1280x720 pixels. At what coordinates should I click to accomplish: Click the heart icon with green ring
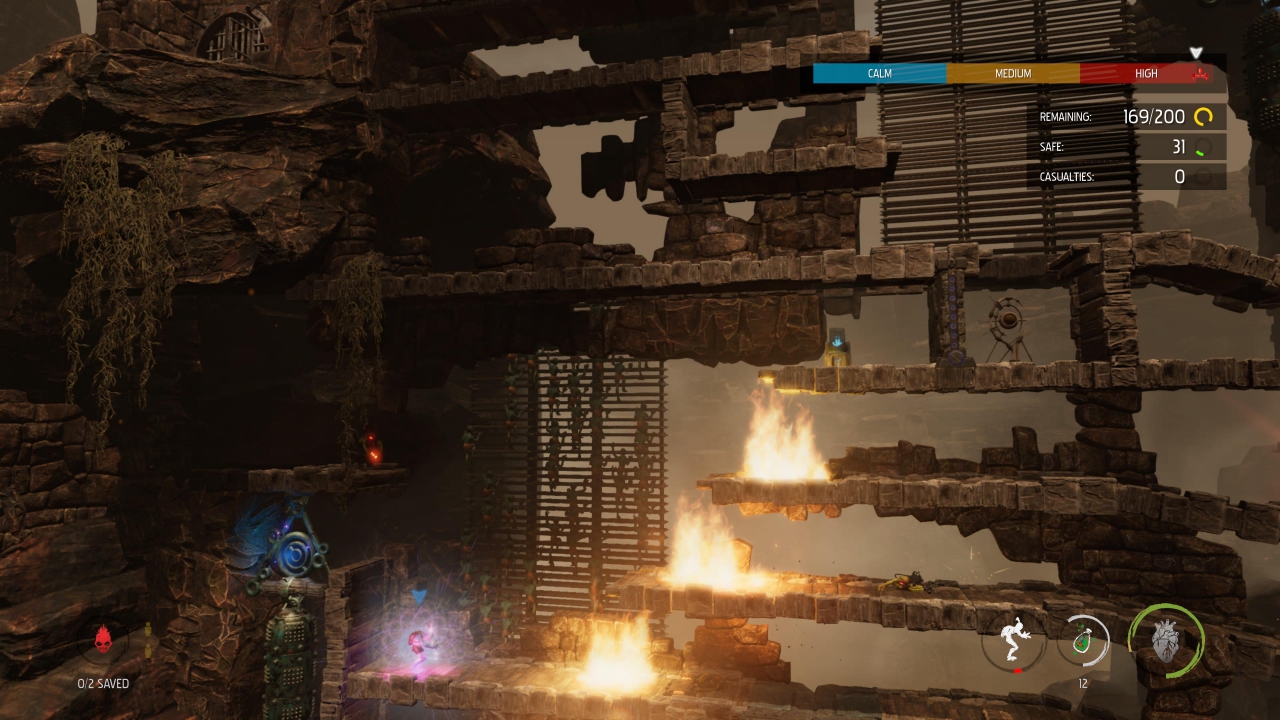tap(1165, 642)
